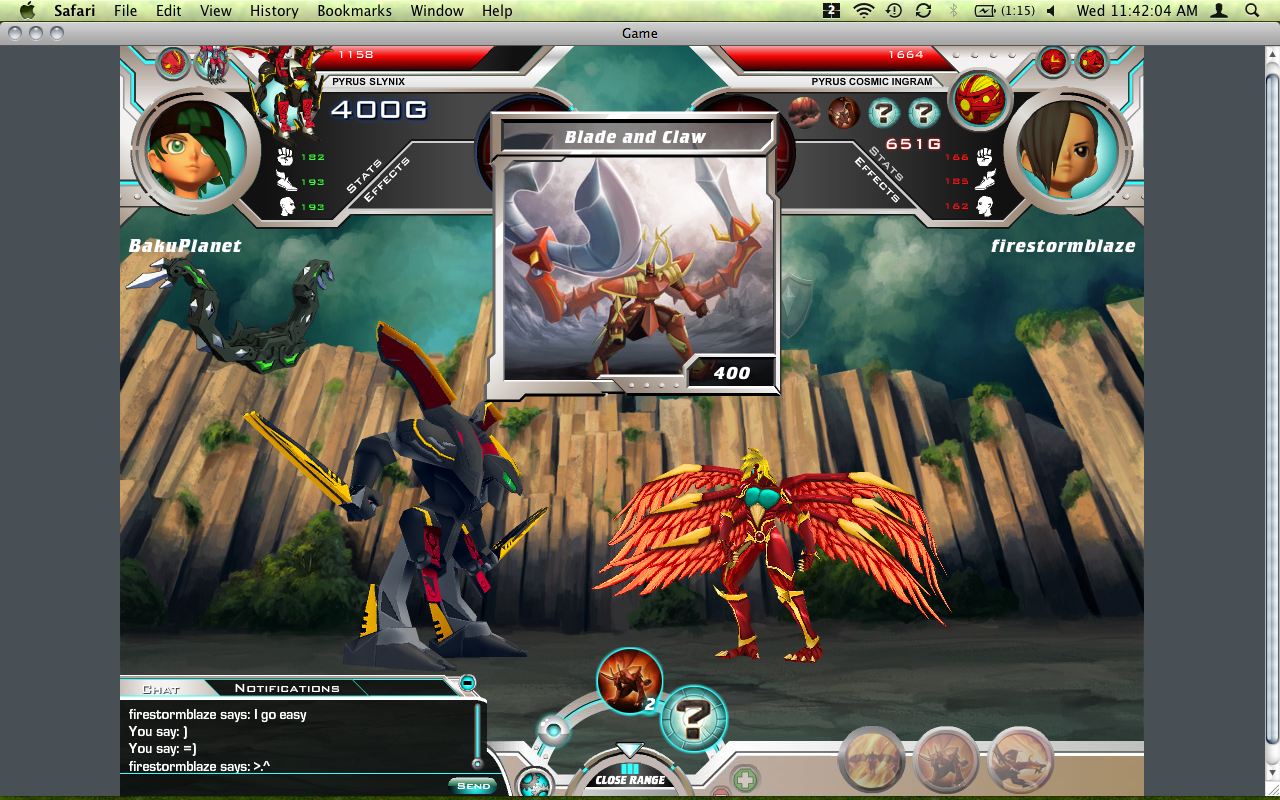Screen dimensions: 1280x800
Task: Open the Notifications tab
Action: click(x=286, y=688)
